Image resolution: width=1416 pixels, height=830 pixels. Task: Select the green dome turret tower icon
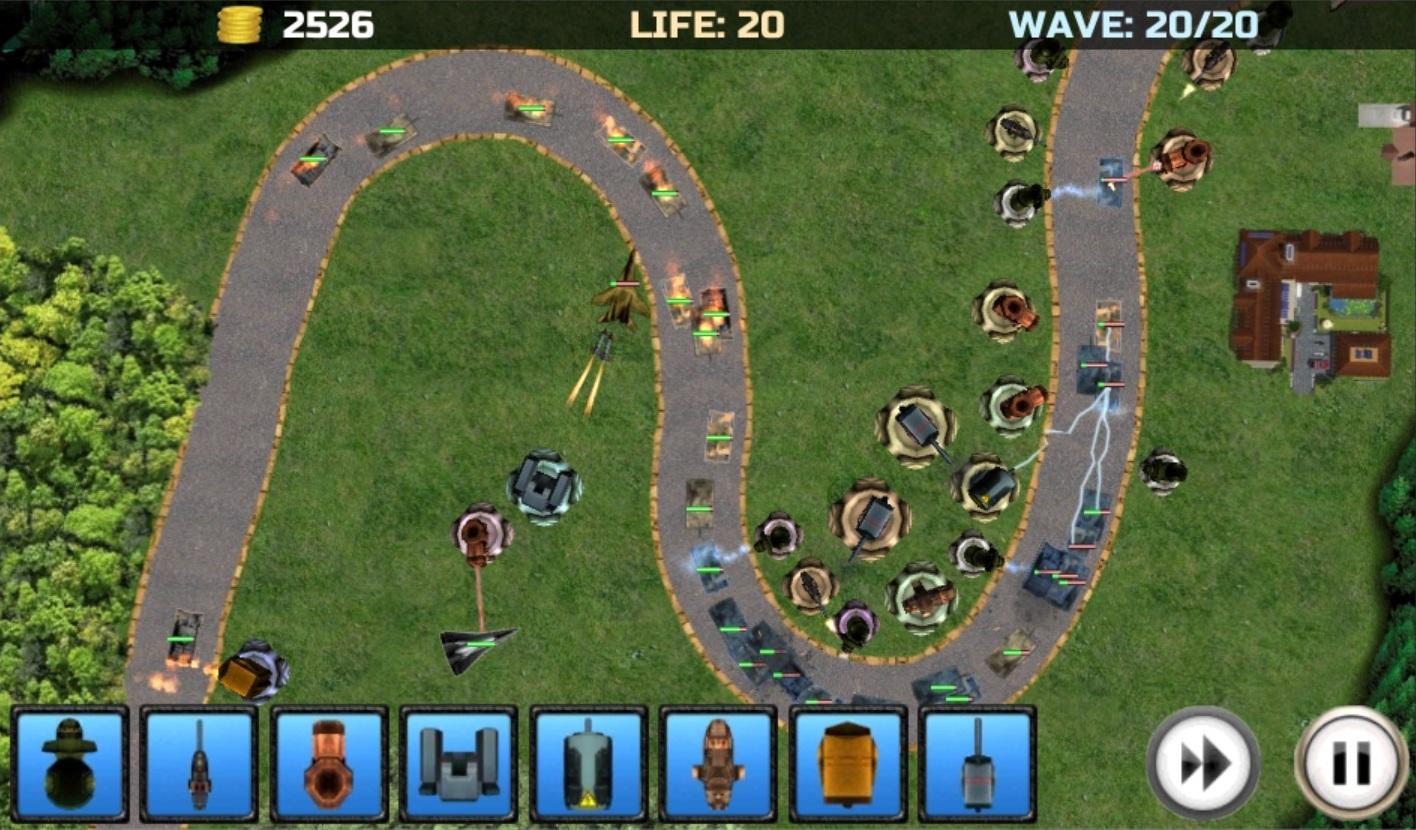pos(70,765)
